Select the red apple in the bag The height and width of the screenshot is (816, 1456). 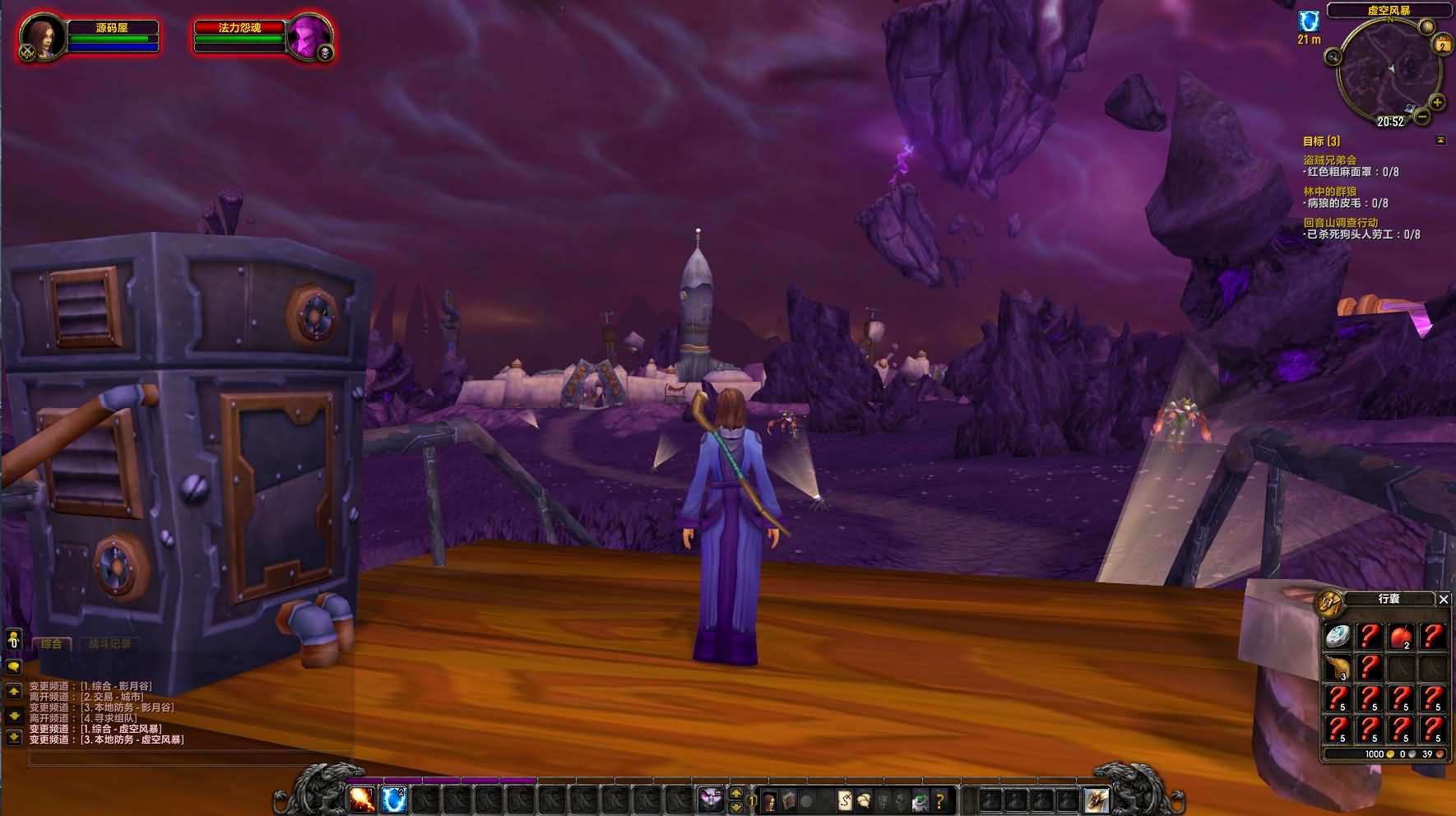tap(1401, 636)
